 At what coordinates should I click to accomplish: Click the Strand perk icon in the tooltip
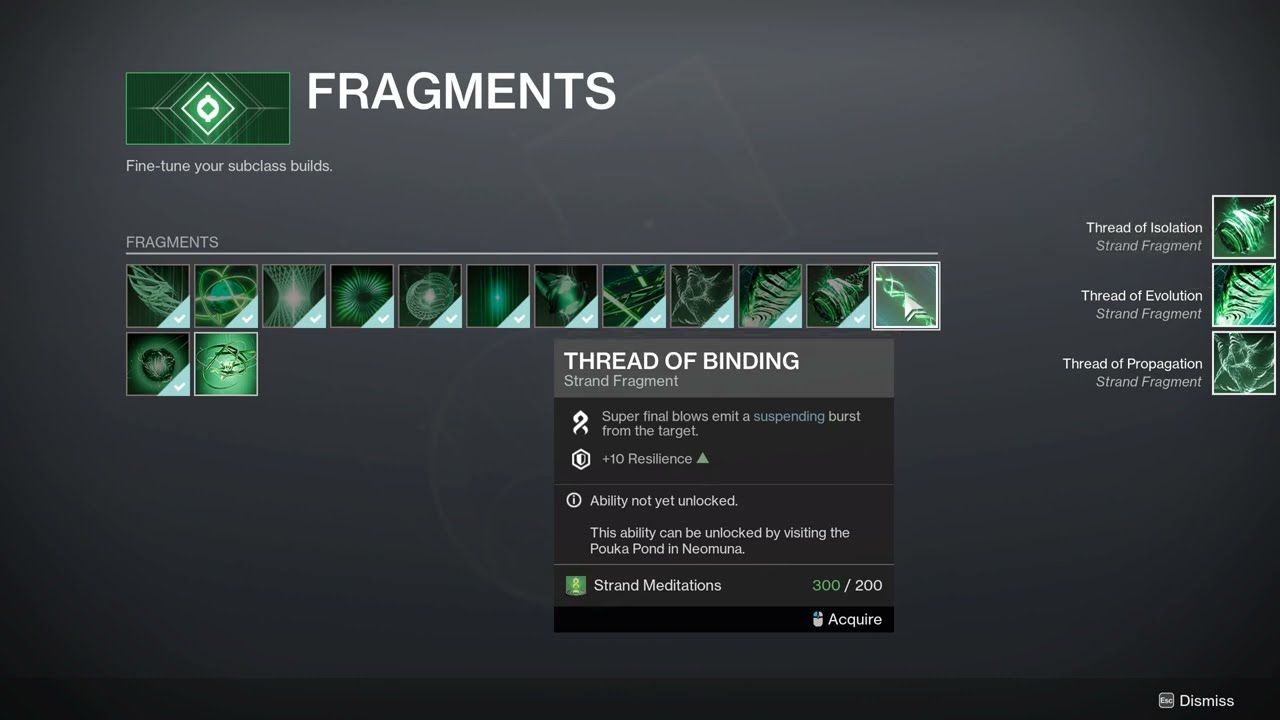point(580,422)
